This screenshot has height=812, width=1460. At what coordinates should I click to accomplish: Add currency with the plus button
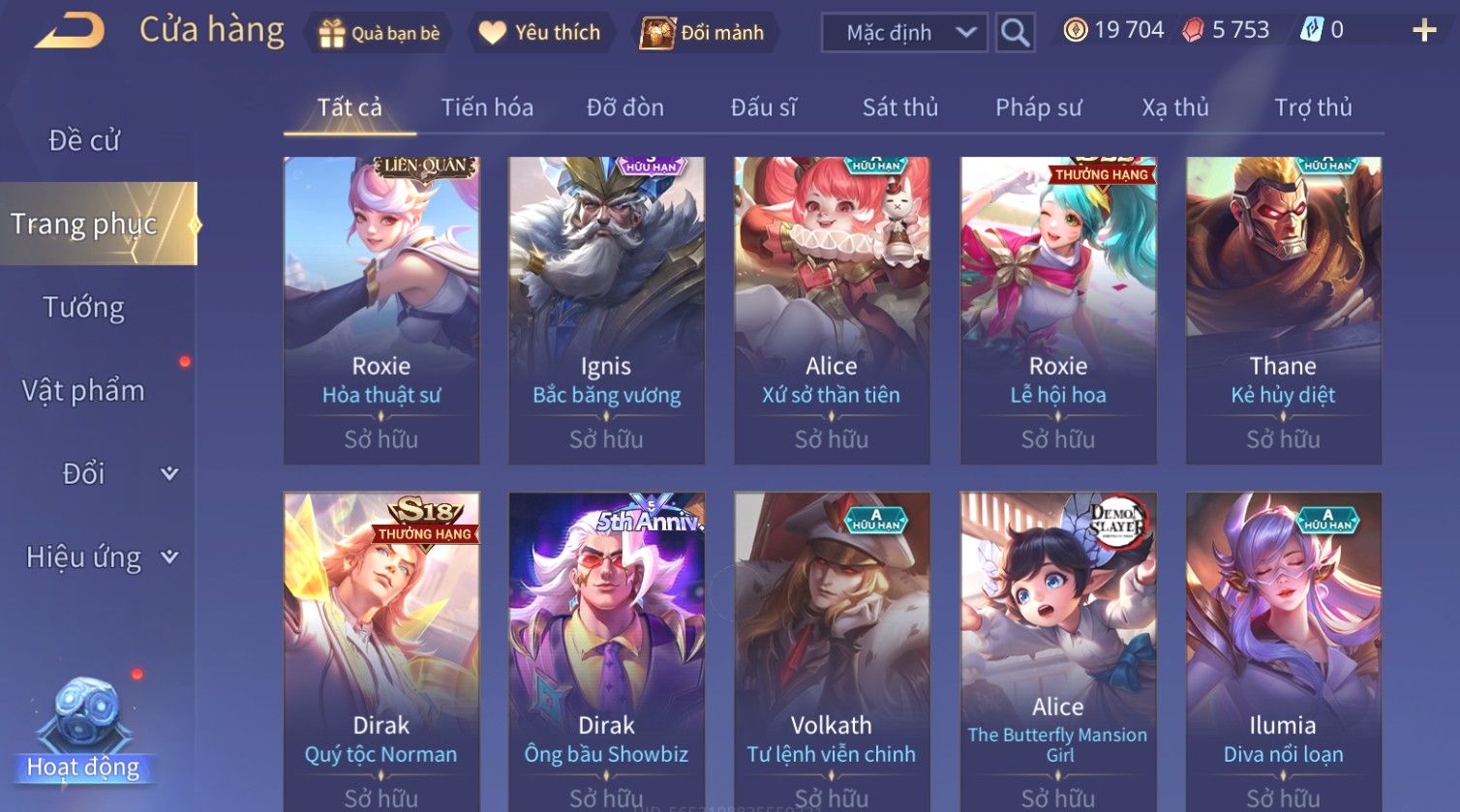coord(1424,31)
